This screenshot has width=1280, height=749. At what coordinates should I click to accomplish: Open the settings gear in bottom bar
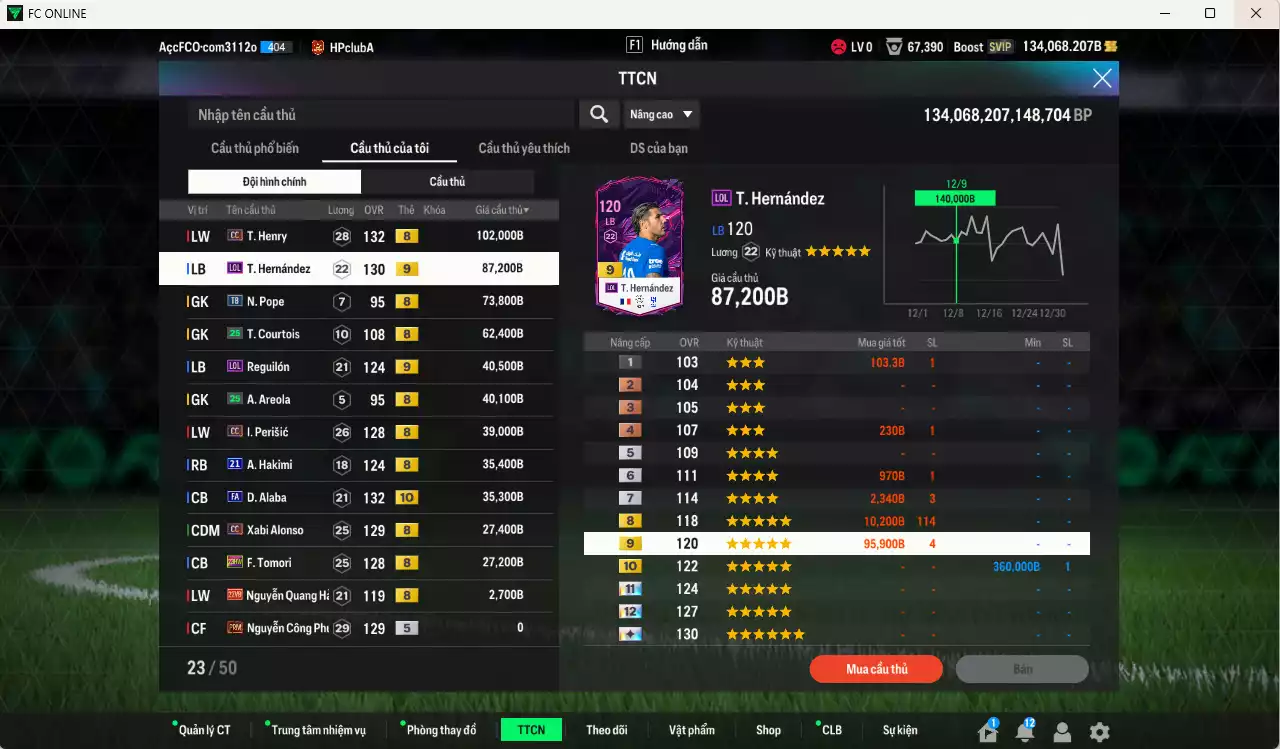1097,729
